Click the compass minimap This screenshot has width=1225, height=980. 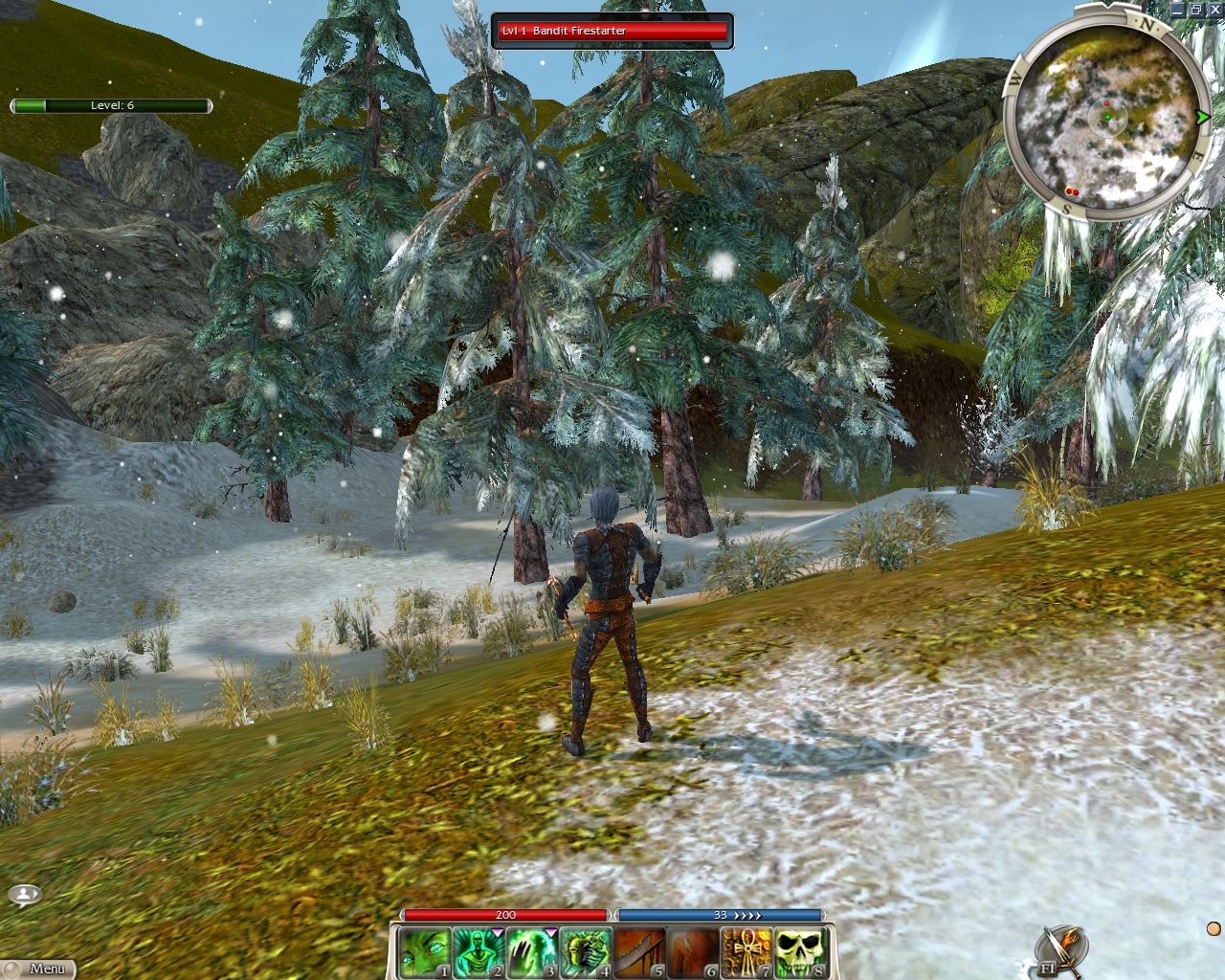(x=1106, y=117)
